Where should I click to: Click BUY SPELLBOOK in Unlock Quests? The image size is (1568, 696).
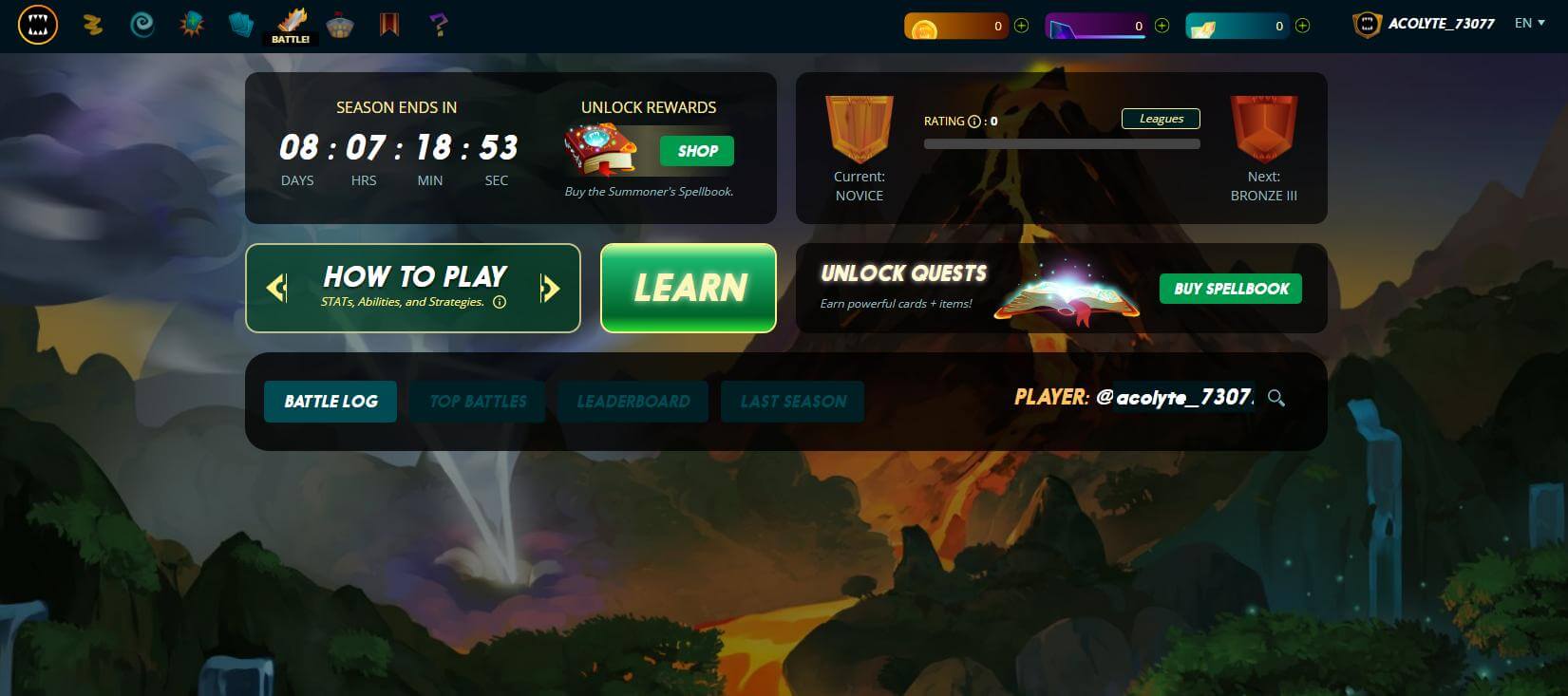click(1230, 289)
